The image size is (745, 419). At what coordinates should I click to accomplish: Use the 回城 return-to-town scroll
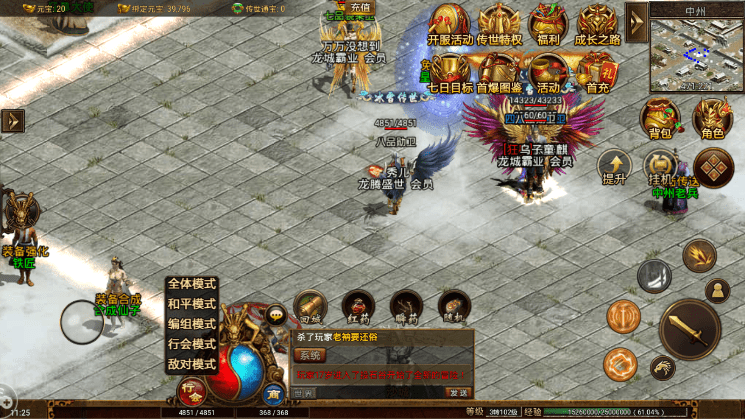point(310,306)
